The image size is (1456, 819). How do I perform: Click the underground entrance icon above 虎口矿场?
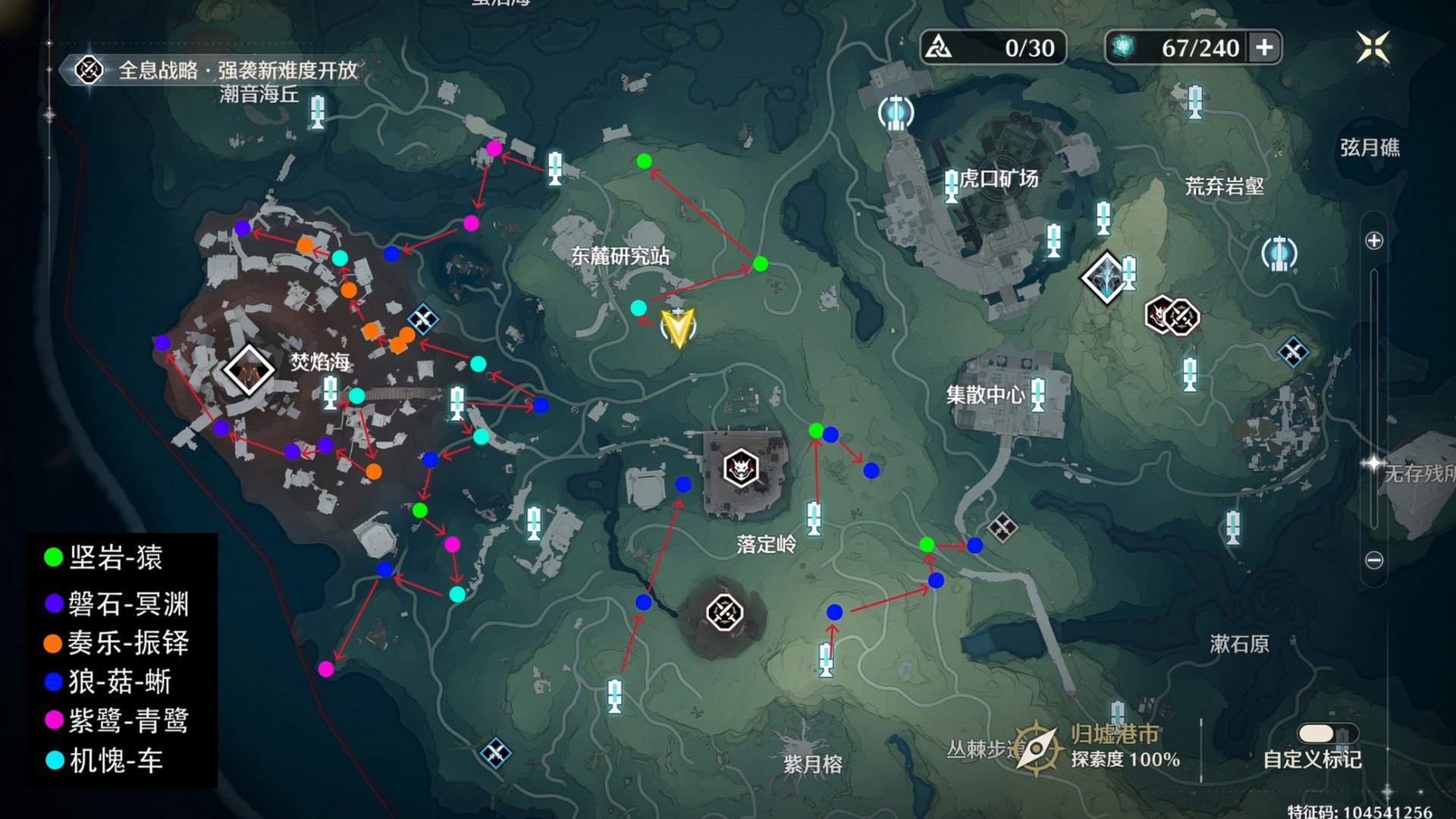point(896,111)
